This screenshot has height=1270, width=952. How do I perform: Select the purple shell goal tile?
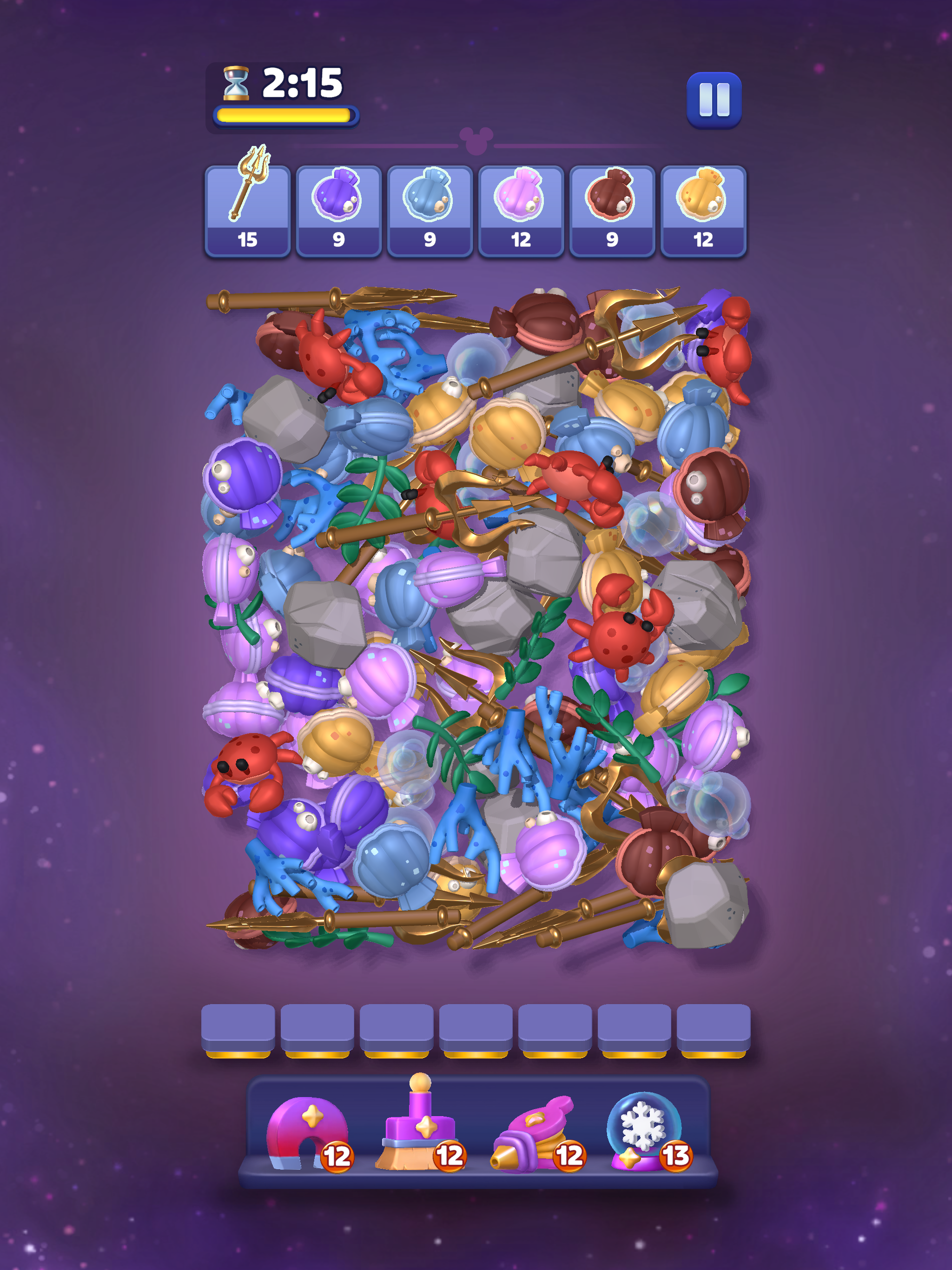point(339,211)
